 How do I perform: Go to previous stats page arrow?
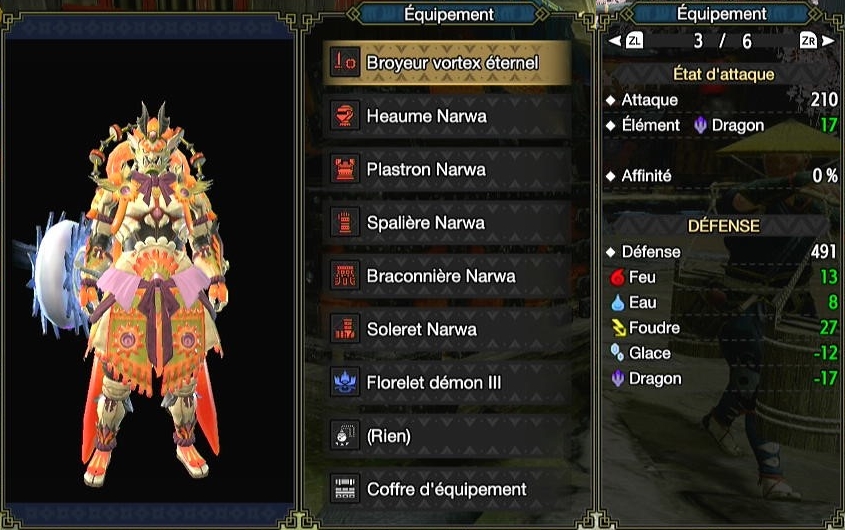tap(616, 41)
